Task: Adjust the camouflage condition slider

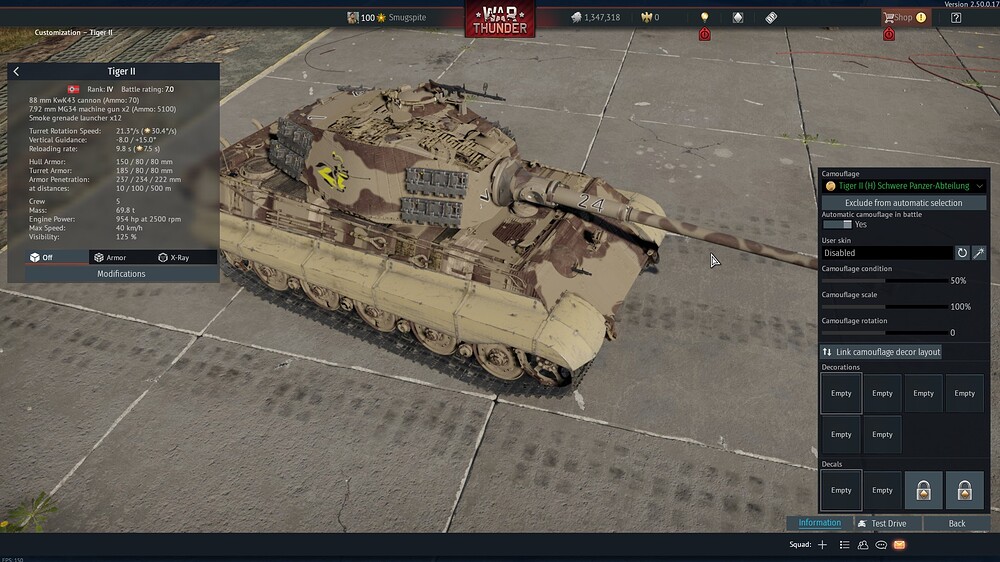Action: tap(885, 281)
